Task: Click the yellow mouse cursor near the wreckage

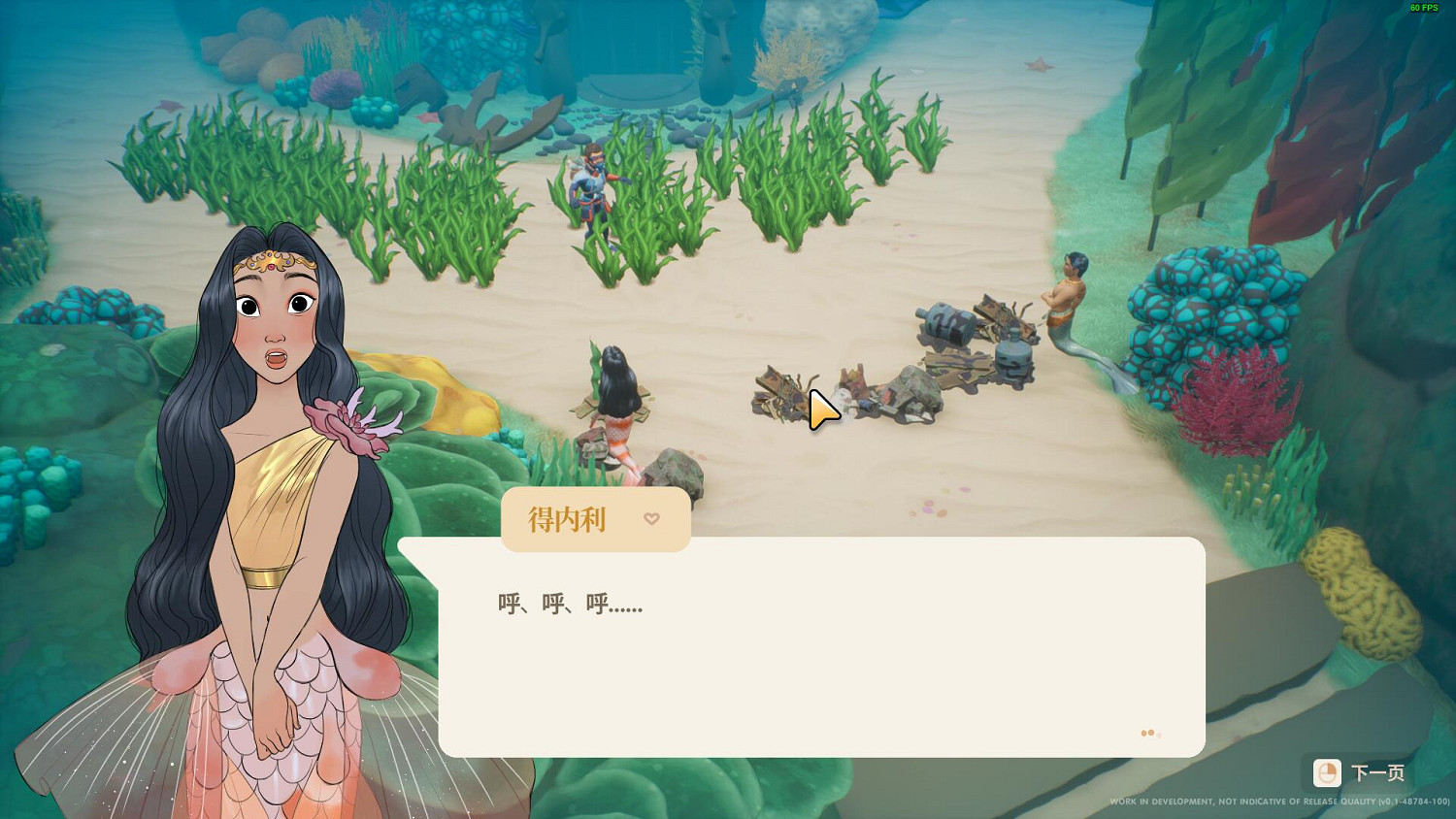Action: (820, 409)
